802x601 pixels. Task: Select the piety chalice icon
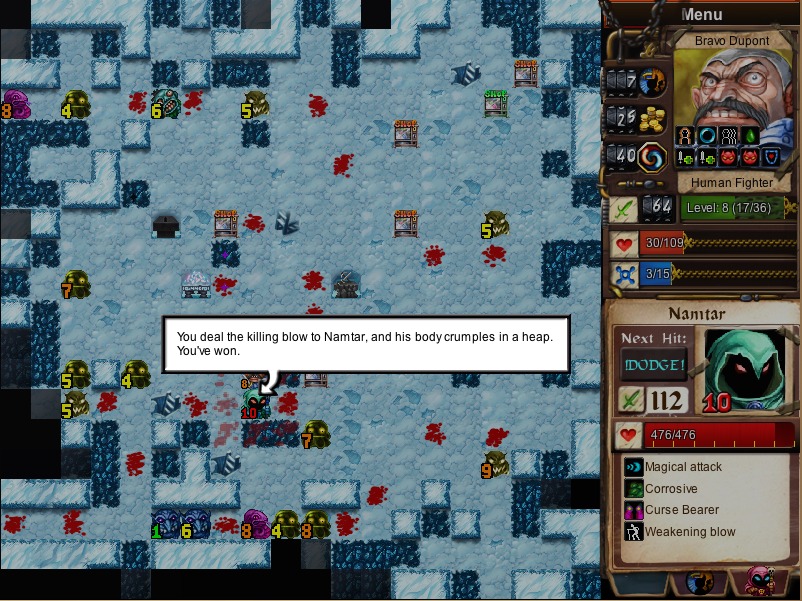653,80
